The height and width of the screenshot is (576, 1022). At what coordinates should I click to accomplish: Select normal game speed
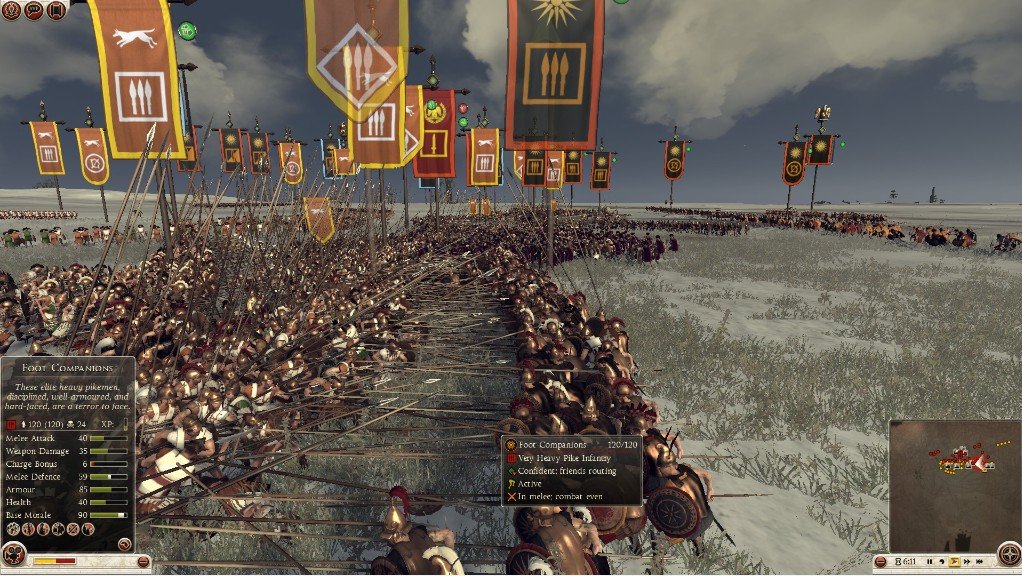tap(953, 561)
